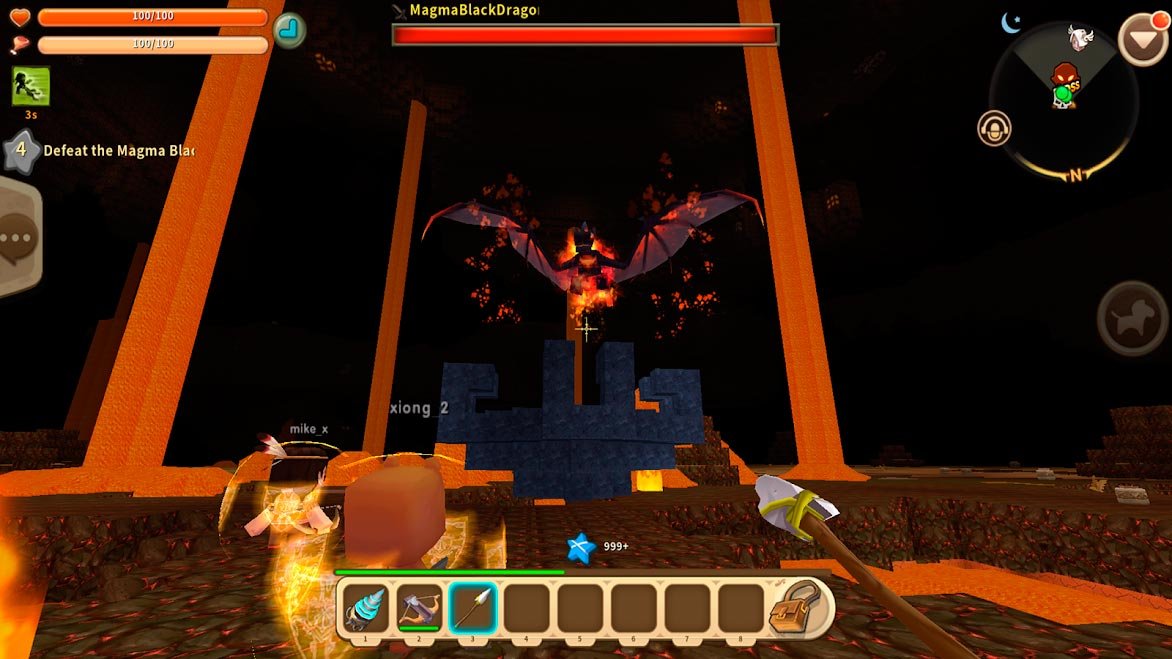Select the drill item in hotbar slot 1
The height and width of the screenshot is (659, 1172).
364,608
